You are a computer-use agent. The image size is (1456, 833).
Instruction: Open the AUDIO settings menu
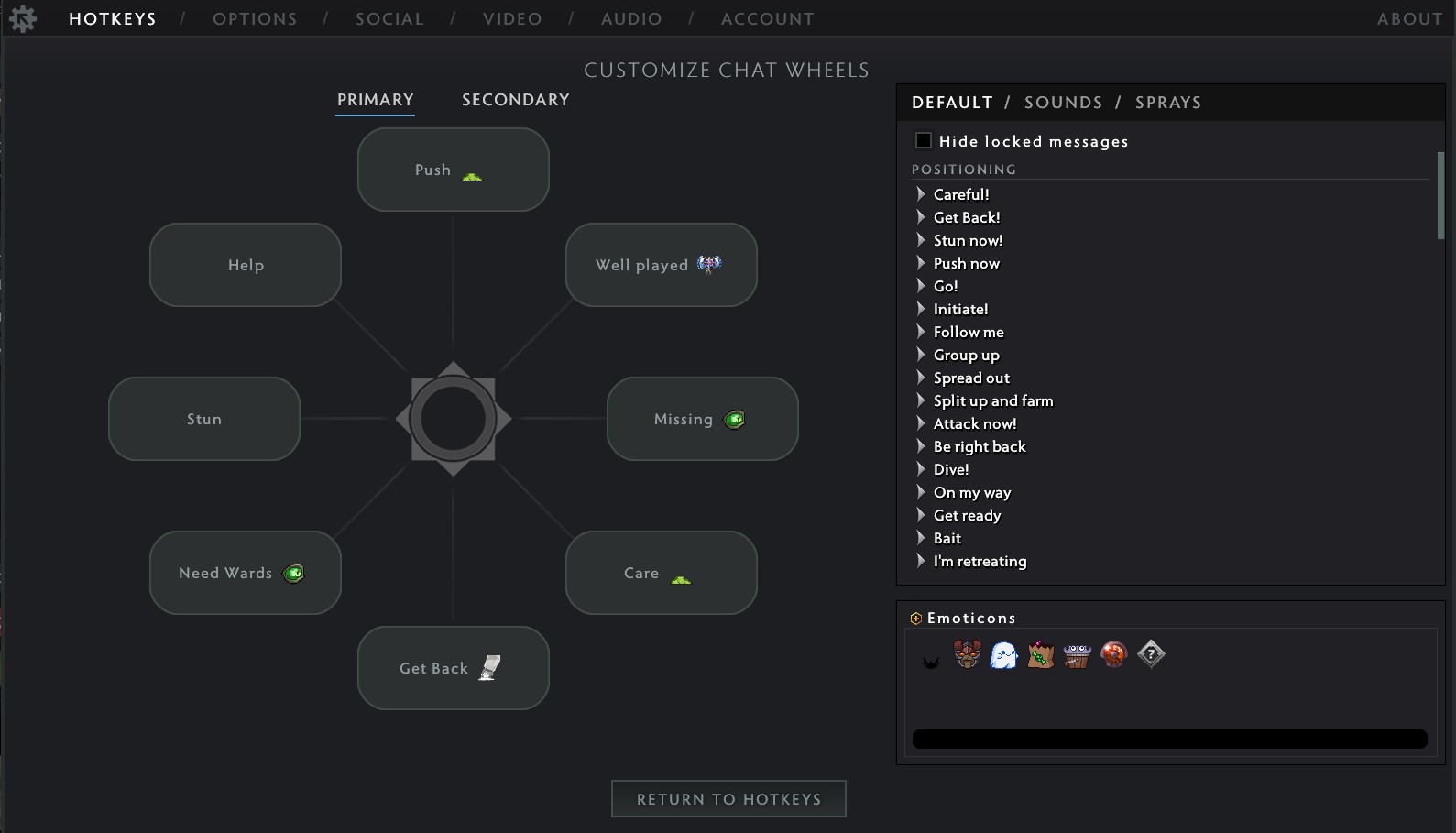tap(630, 18)
